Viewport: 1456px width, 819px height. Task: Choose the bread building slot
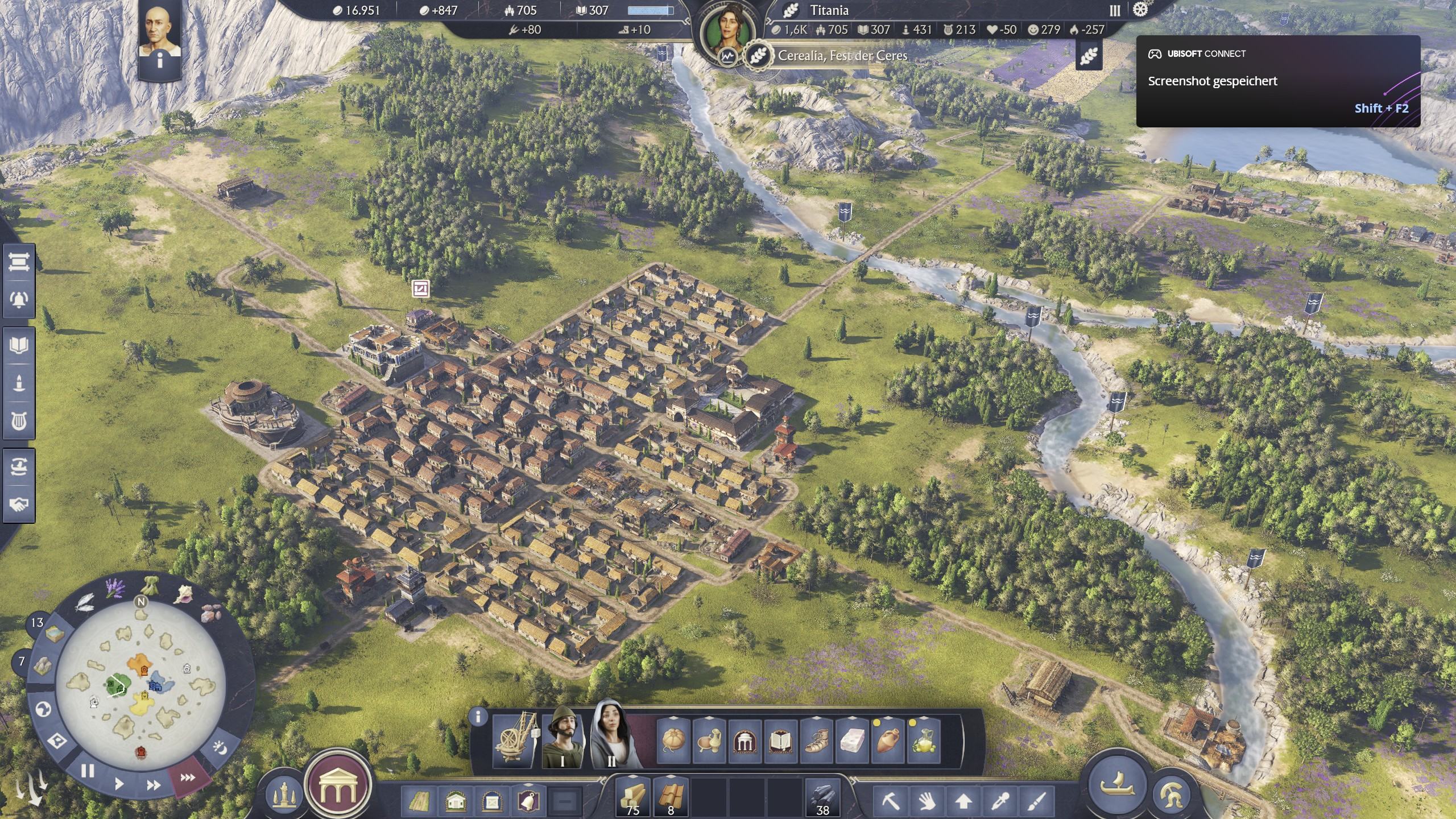(673, 740)
